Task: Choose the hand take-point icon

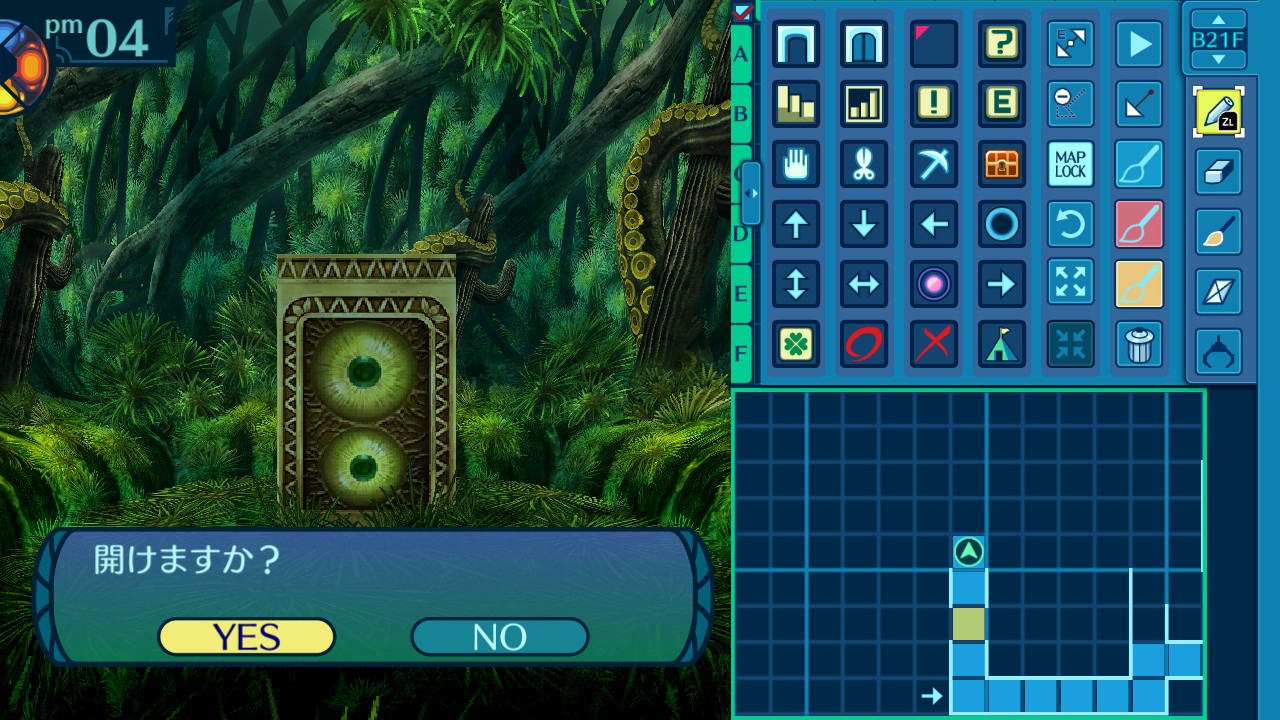Action: pos(796,164)
